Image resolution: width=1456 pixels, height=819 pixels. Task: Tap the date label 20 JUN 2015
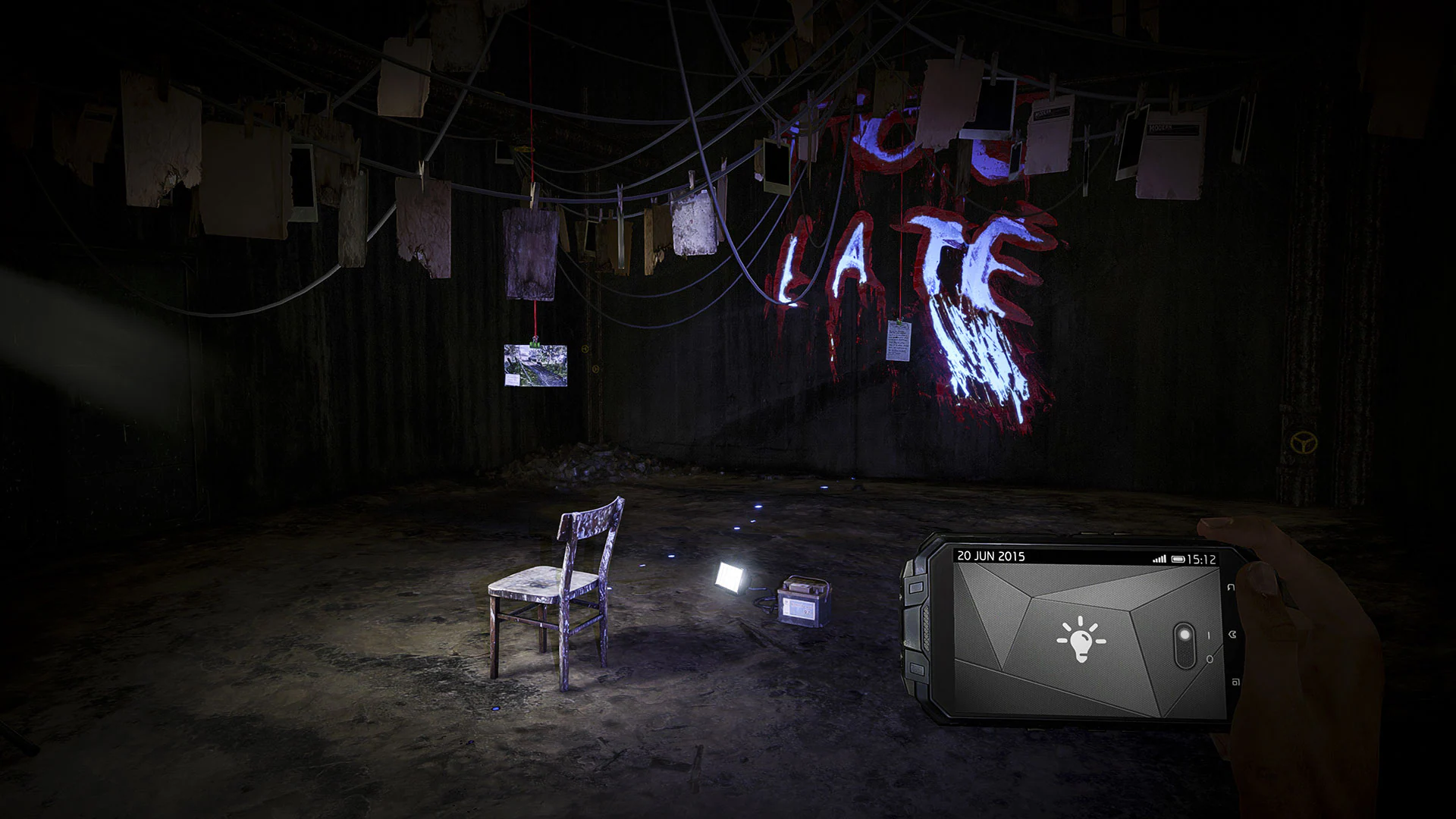click(x=991, y=556)
